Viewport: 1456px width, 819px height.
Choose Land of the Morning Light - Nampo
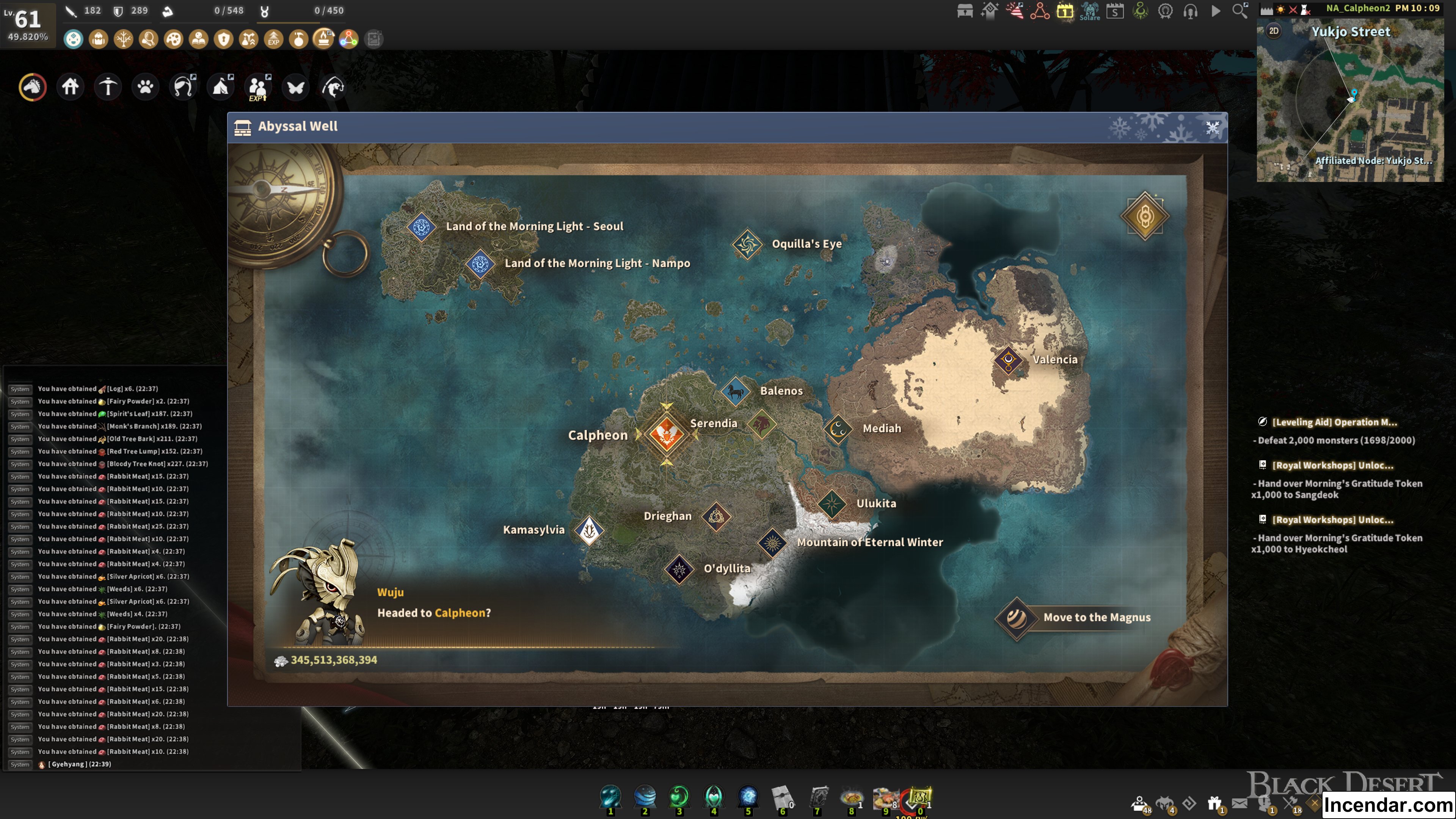[480, 264]
